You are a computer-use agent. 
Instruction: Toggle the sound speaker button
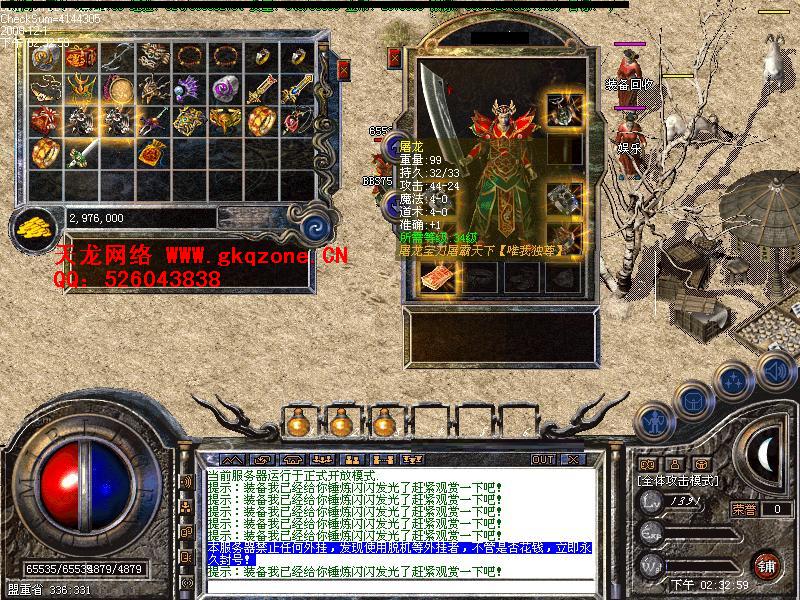pyautogui.click(x=774, y=372)
